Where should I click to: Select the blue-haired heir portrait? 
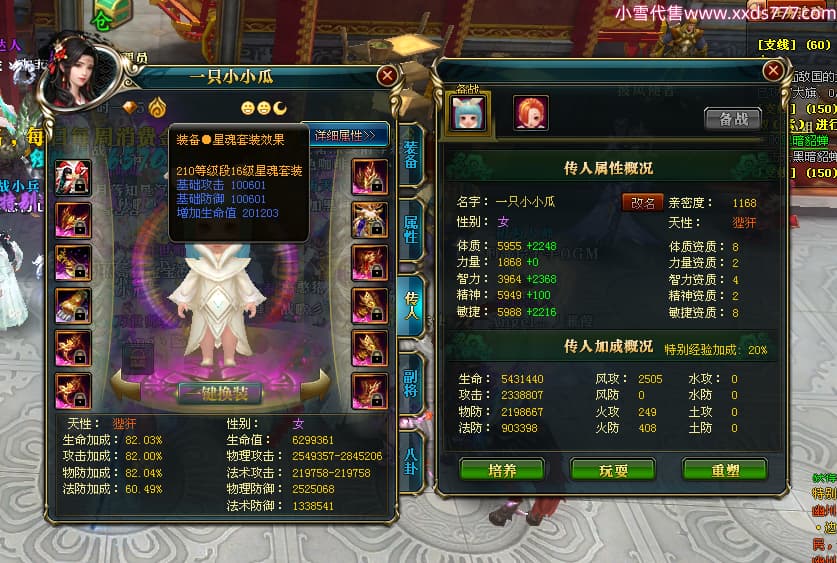click(467, 113)
